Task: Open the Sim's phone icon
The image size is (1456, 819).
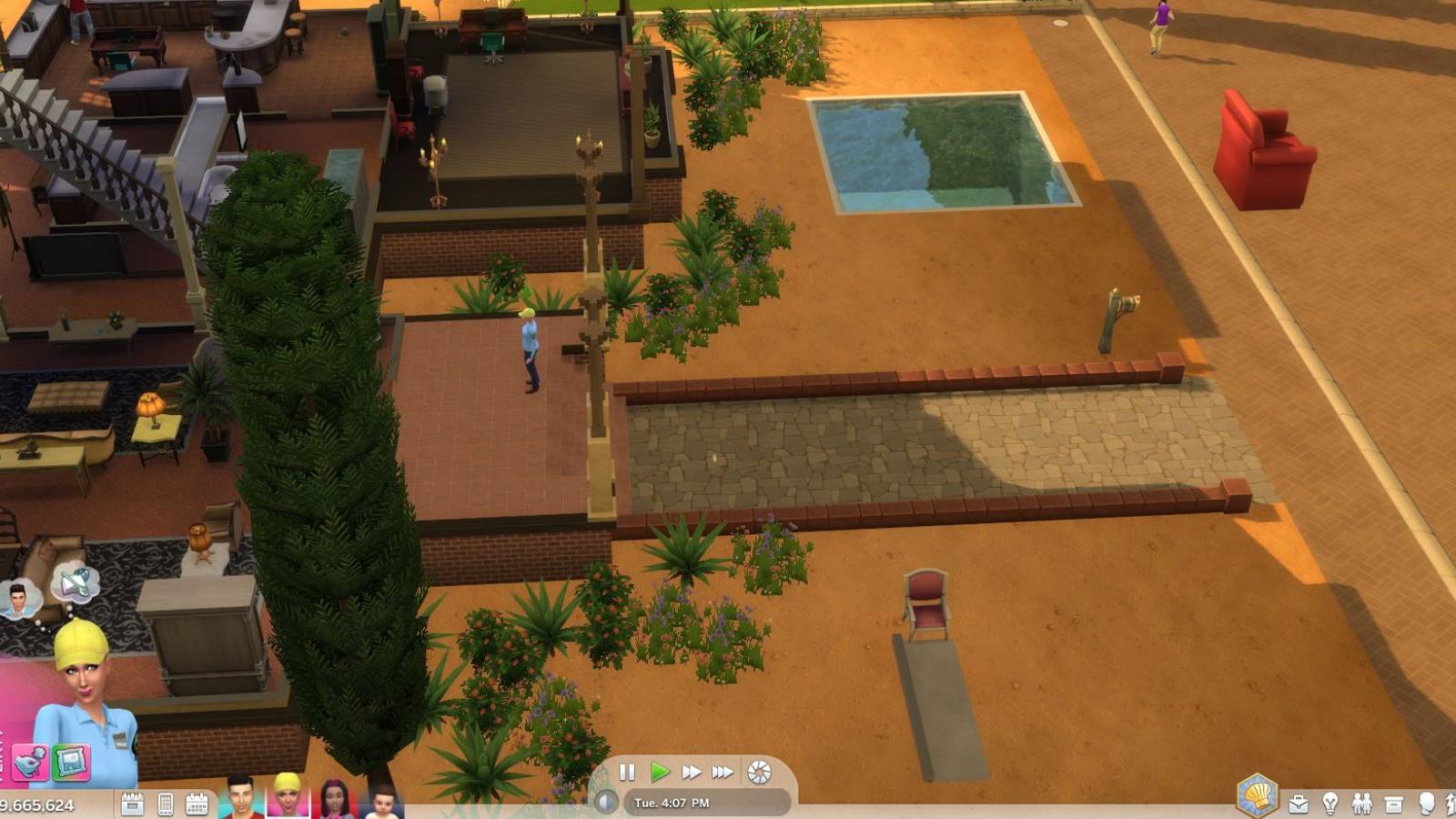Action: coord(165,804)
